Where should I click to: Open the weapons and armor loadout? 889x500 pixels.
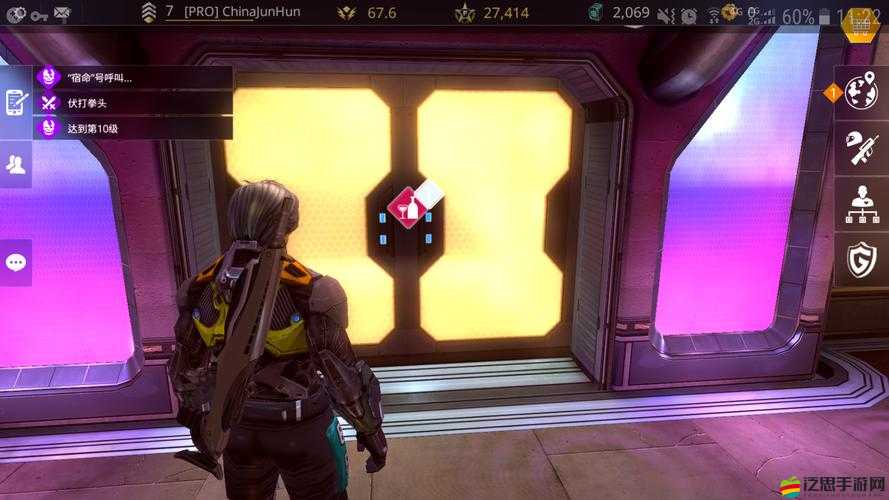click(860, 148)
